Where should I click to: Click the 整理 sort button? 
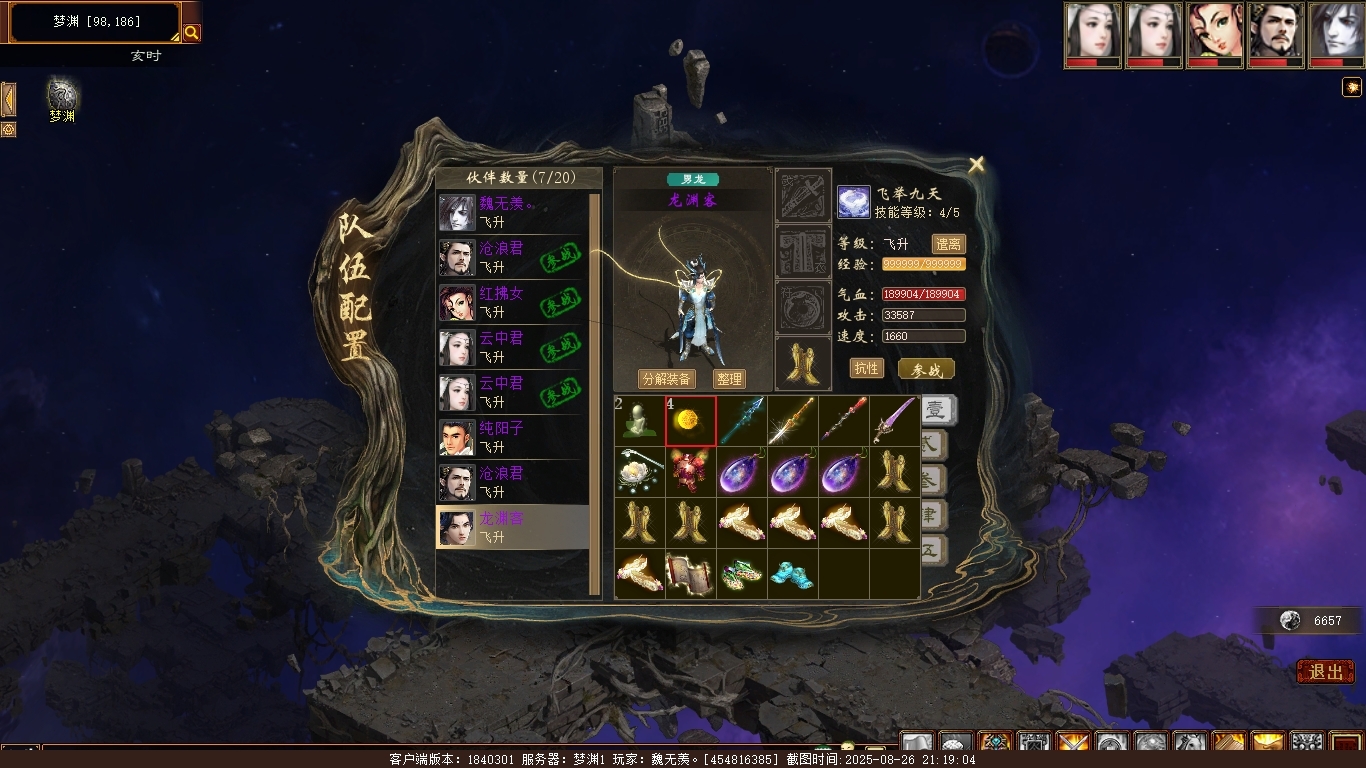click(729, 379)
